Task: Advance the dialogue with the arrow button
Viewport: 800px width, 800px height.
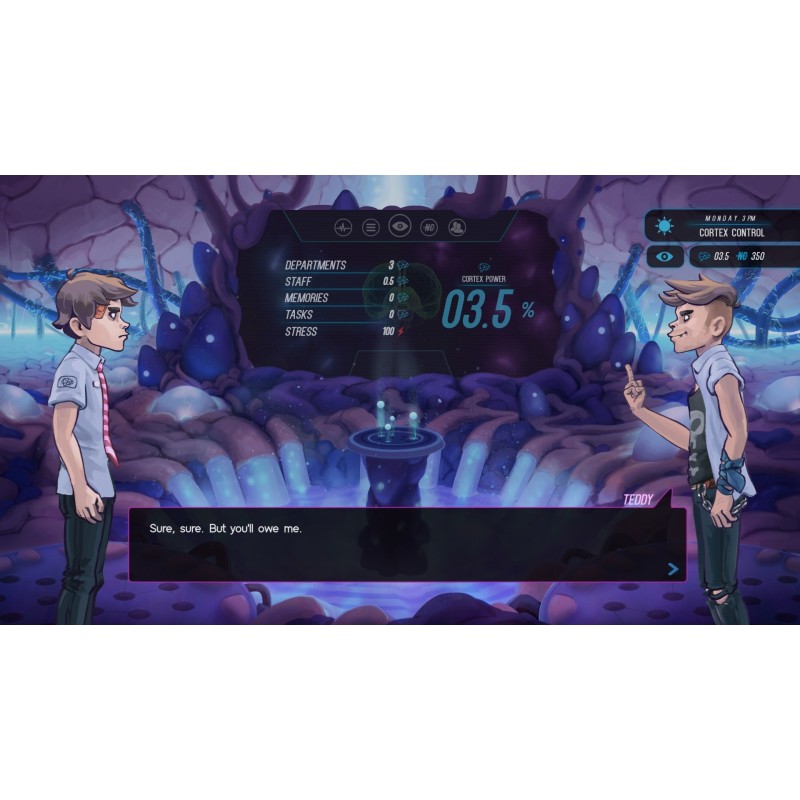Action: point(673,569)
